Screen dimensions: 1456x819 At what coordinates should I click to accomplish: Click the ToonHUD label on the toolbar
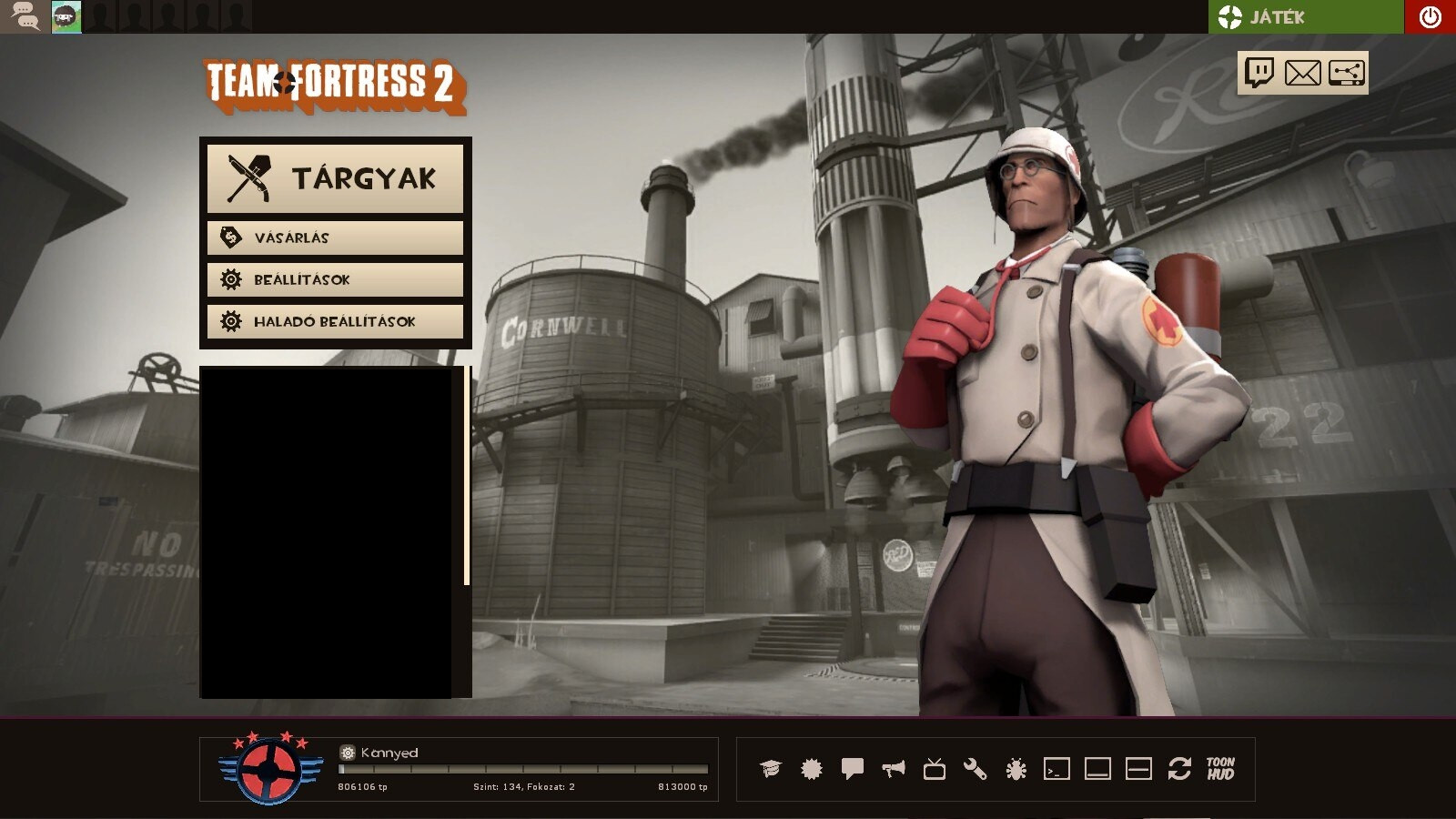coord(1221,770)
